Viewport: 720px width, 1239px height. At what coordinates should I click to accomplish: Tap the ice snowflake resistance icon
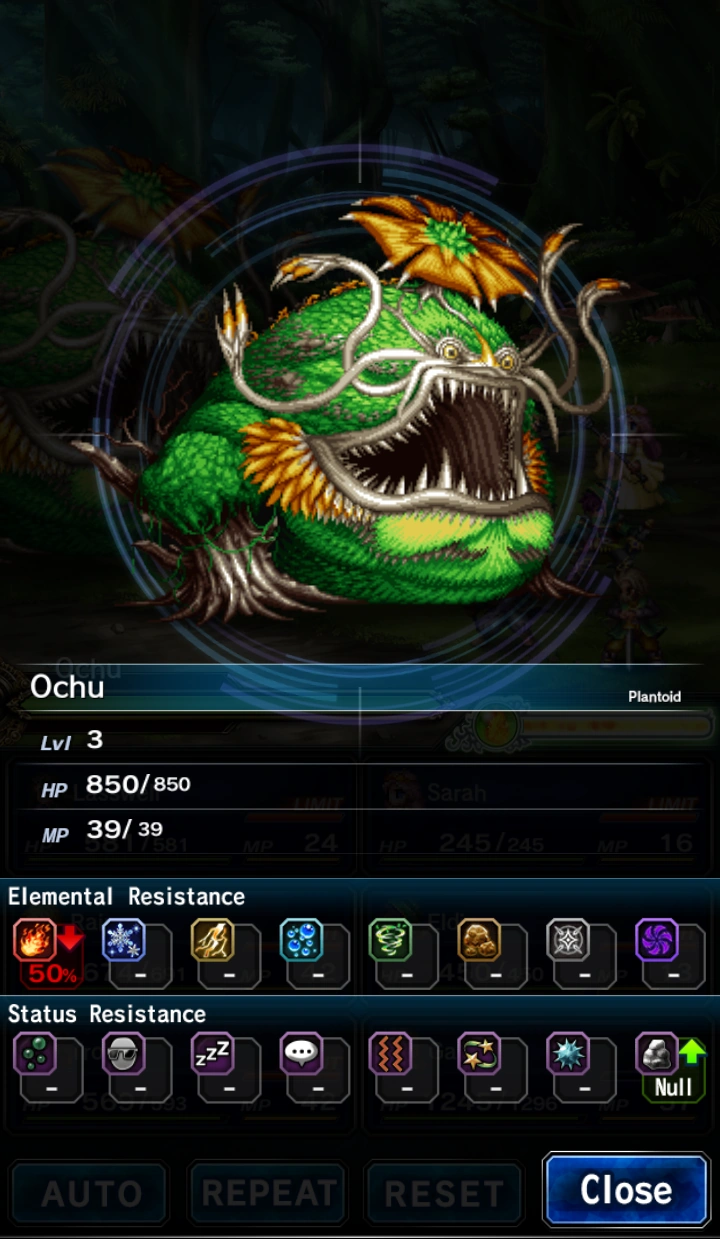pyautogui.click(x=124, y=940)
